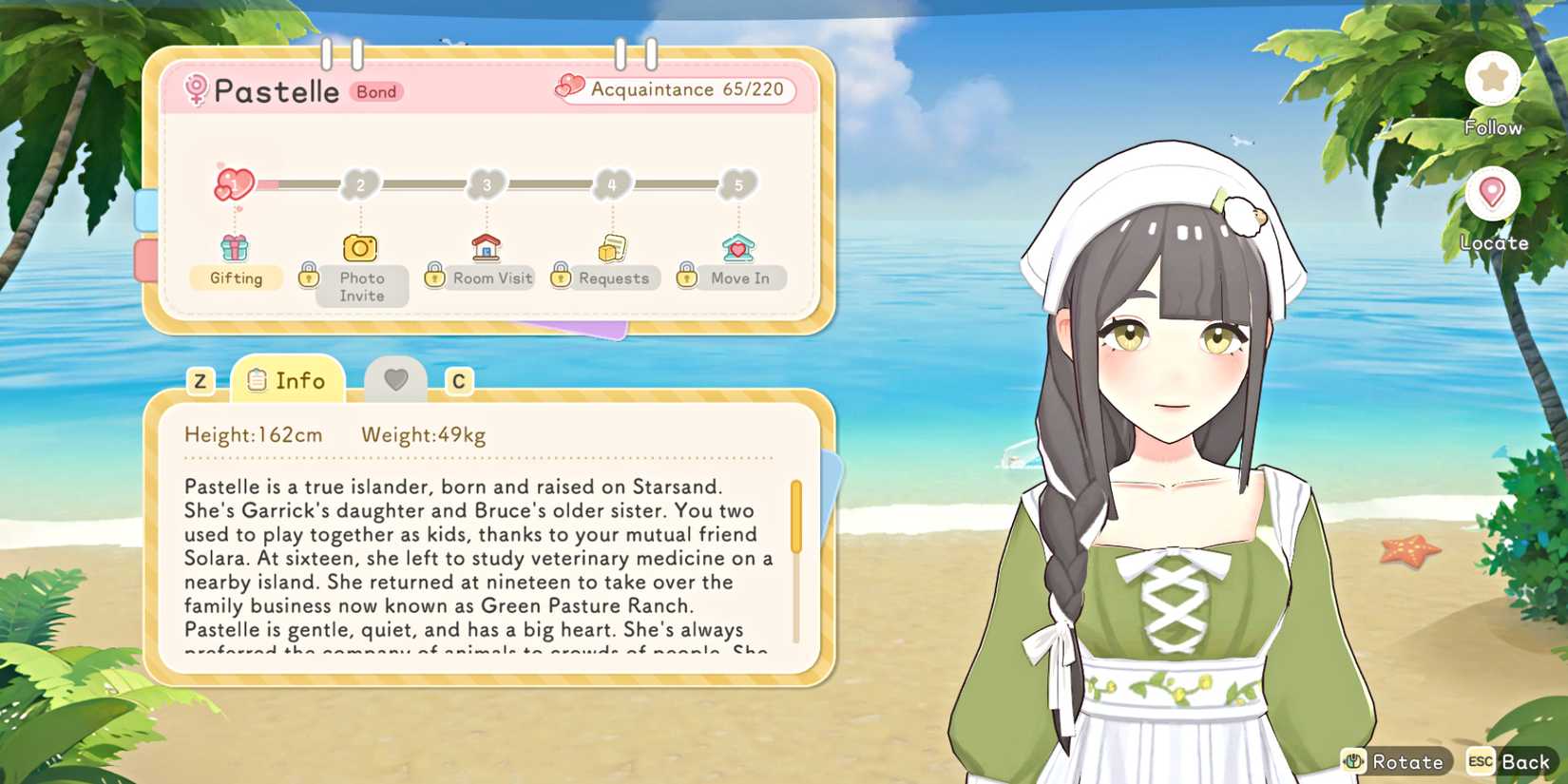Click the heart icon on Acquaintance banner

click(568, 88)
